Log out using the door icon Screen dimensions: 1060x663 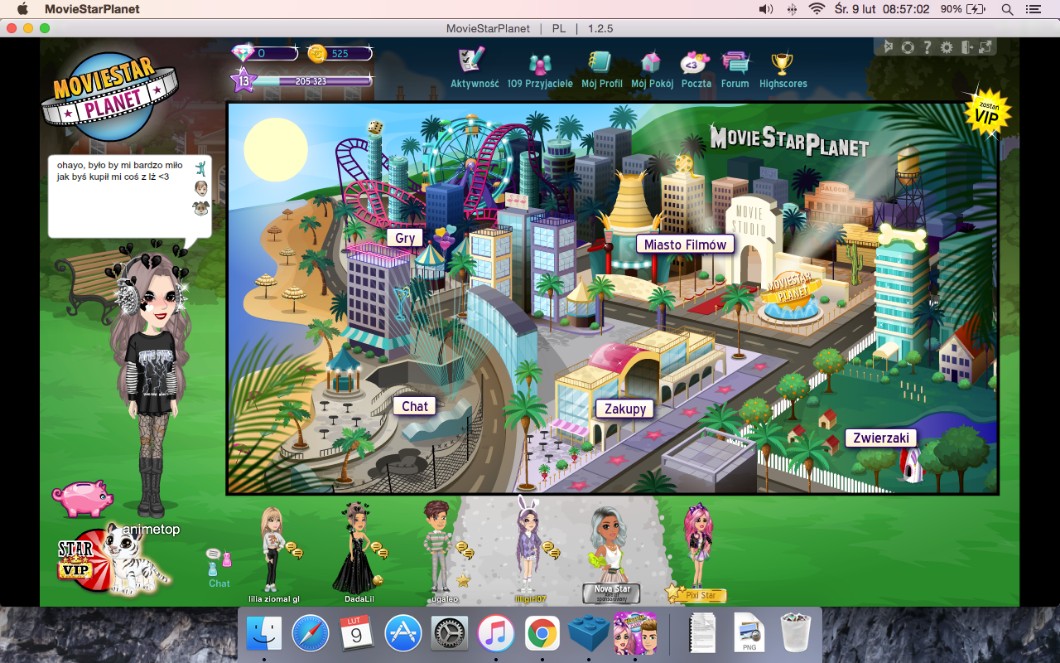[x=967, y=47]
